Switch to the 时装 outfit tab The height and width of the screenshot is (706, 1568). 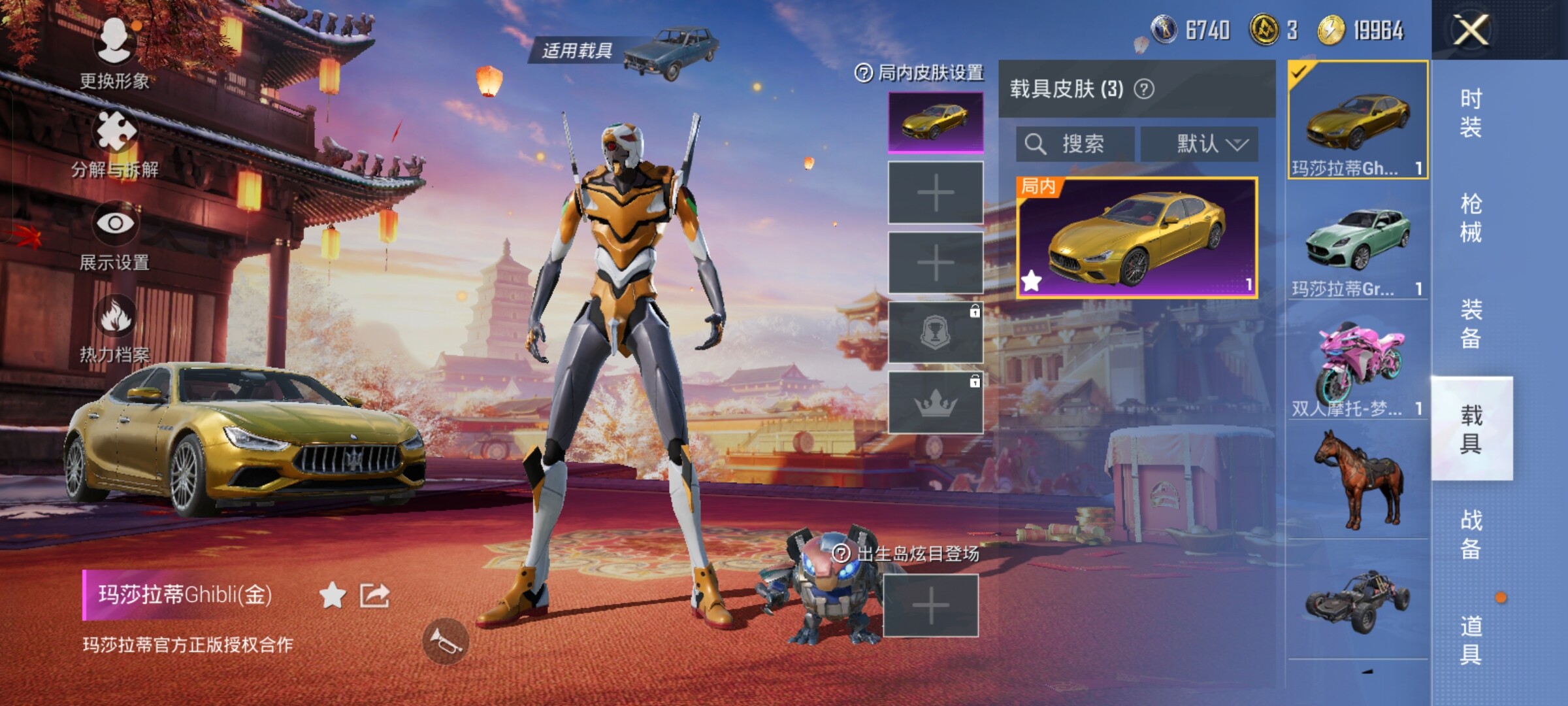[x=1471, y=112]
